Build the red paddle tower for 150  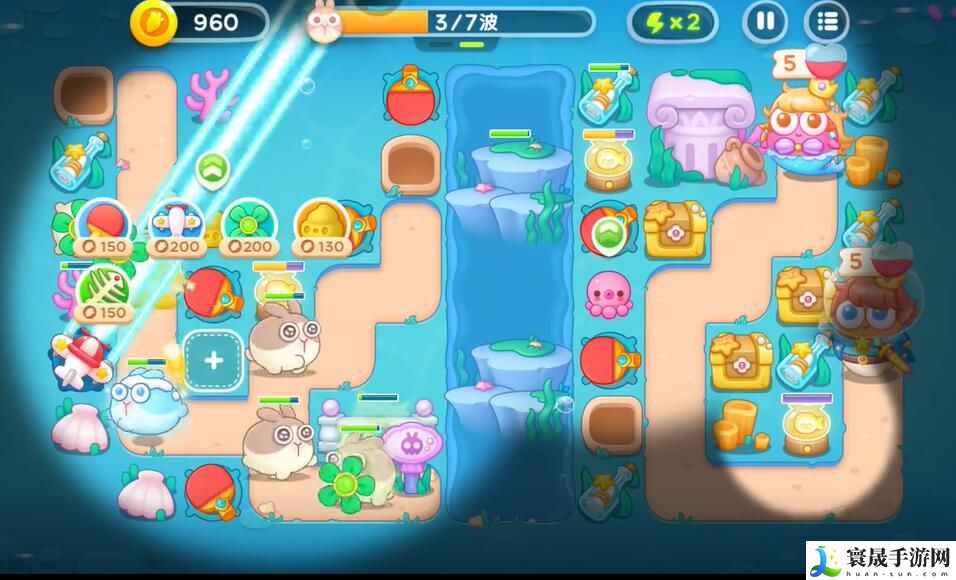click(101, 224)
